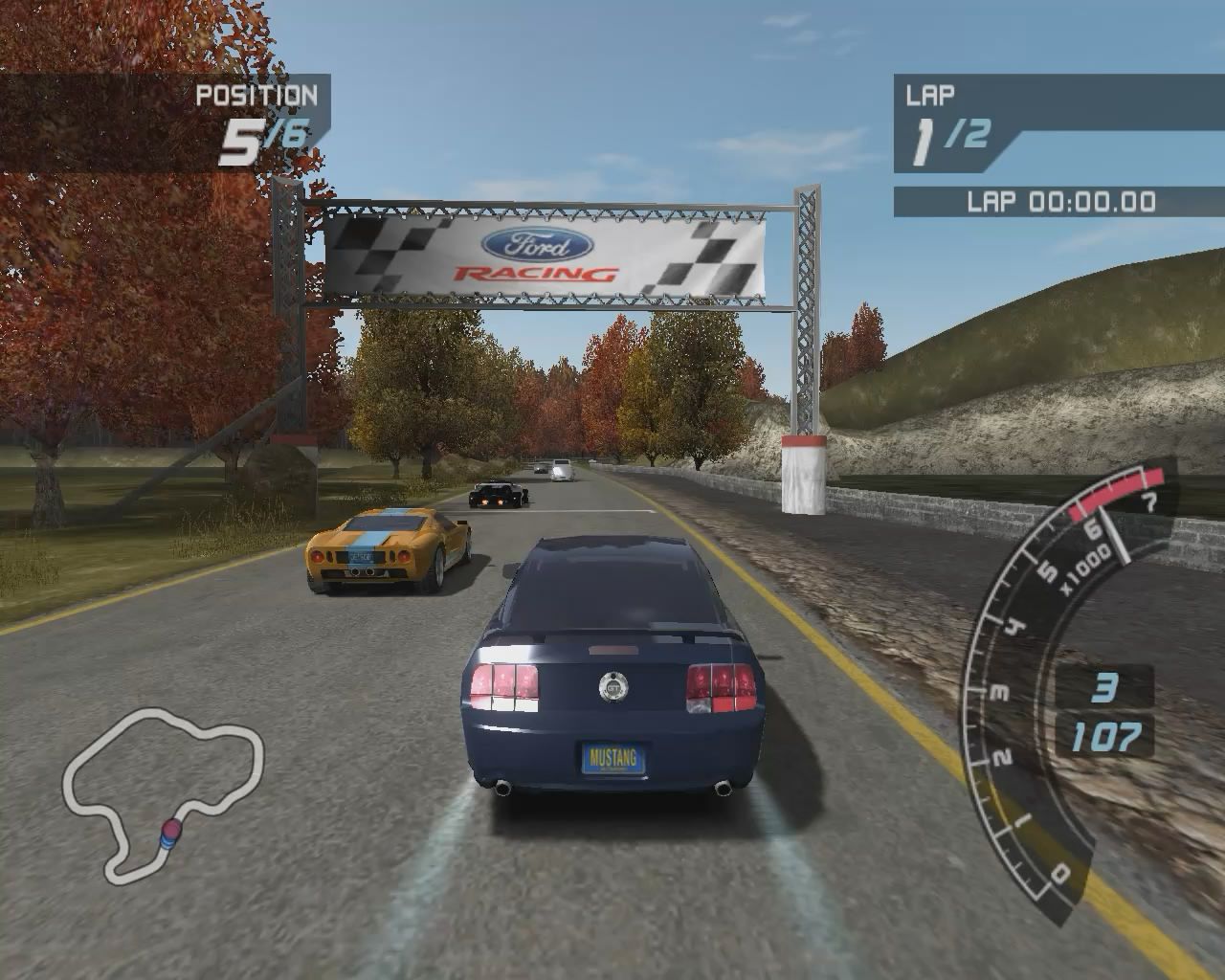Click the gear indicator showing 3
This screenshot has width=1225, height=980.
pos(1107,684)
